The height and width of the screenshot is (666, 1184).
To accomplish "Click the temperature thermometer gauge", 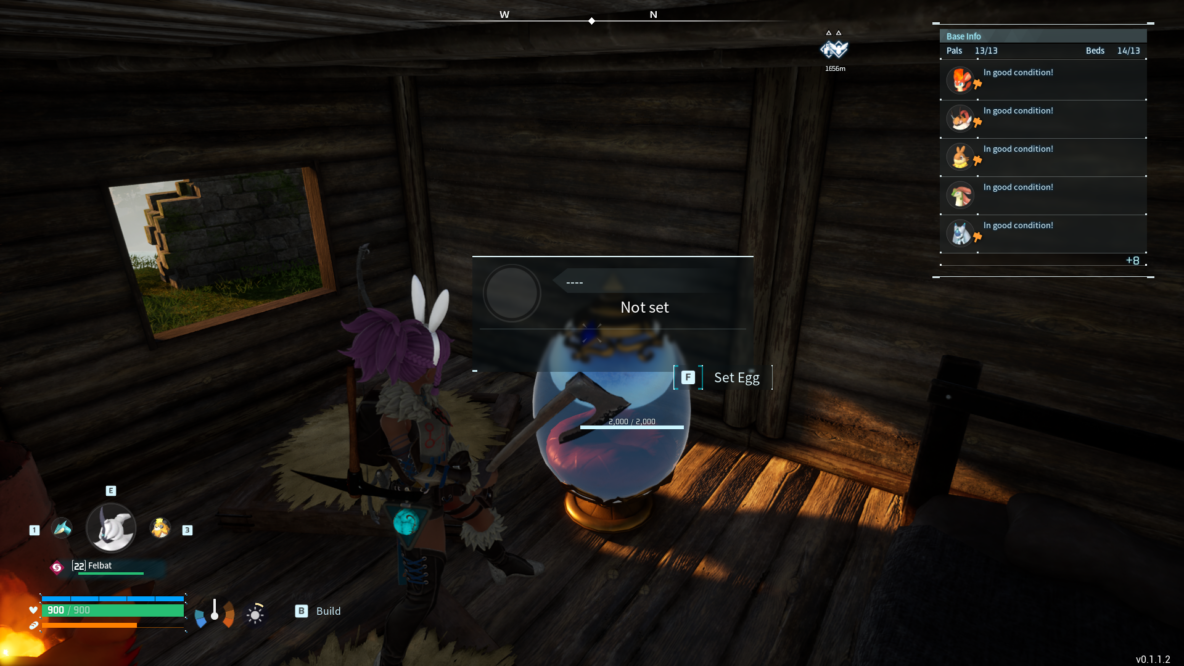I will tap(214, 612).
